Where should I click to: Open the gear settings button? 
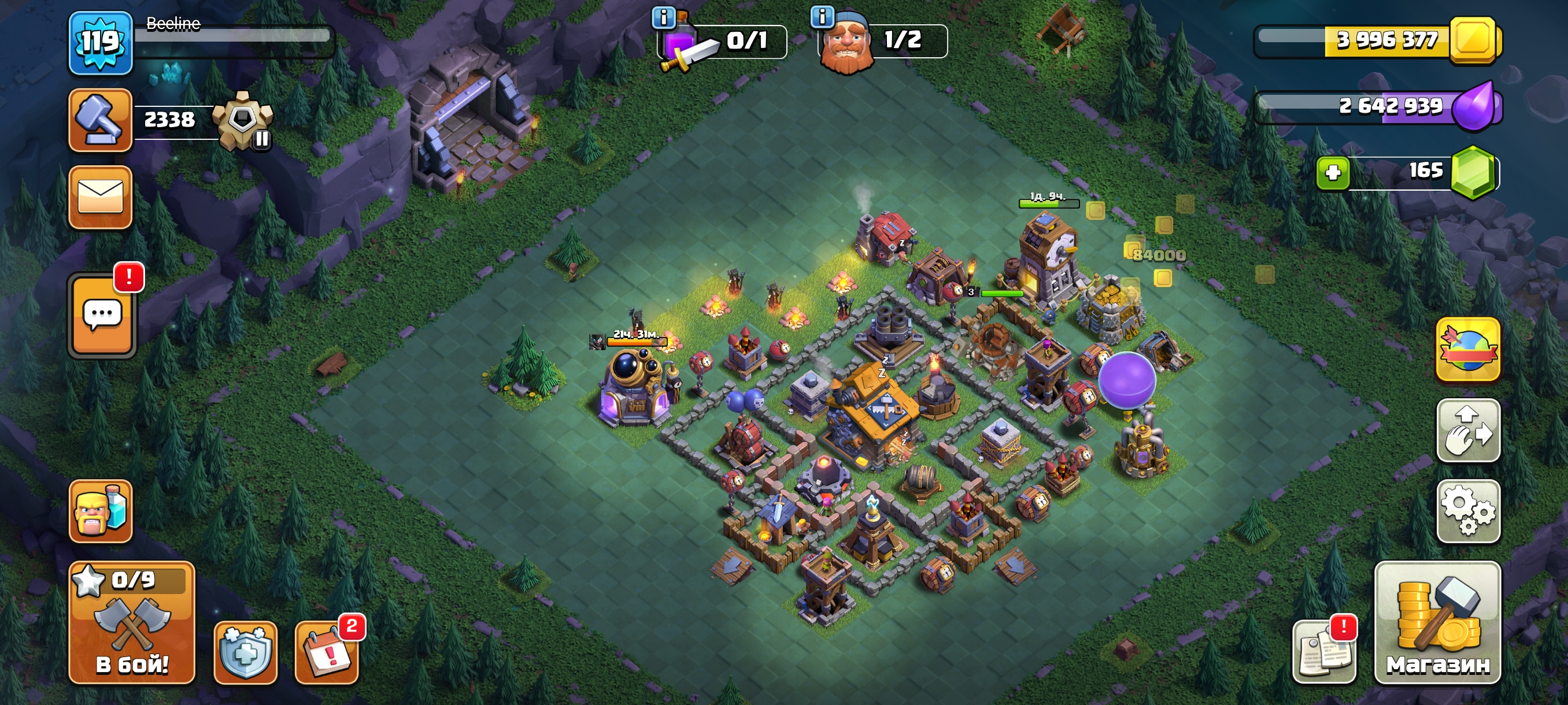click(x=1468, y=511)
